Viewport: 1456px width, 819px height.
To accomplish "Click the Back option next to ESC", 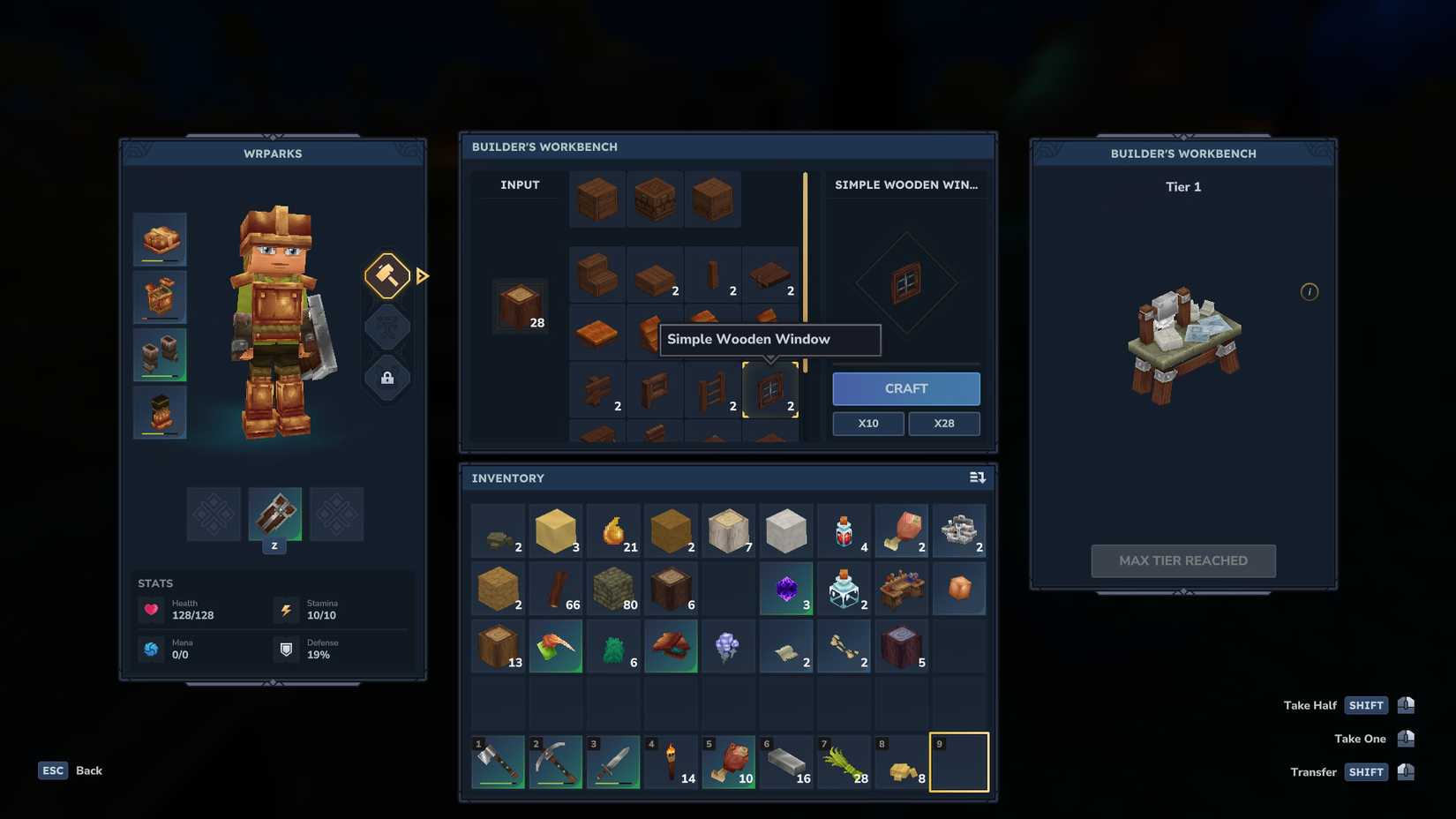I will pos(87,770).
